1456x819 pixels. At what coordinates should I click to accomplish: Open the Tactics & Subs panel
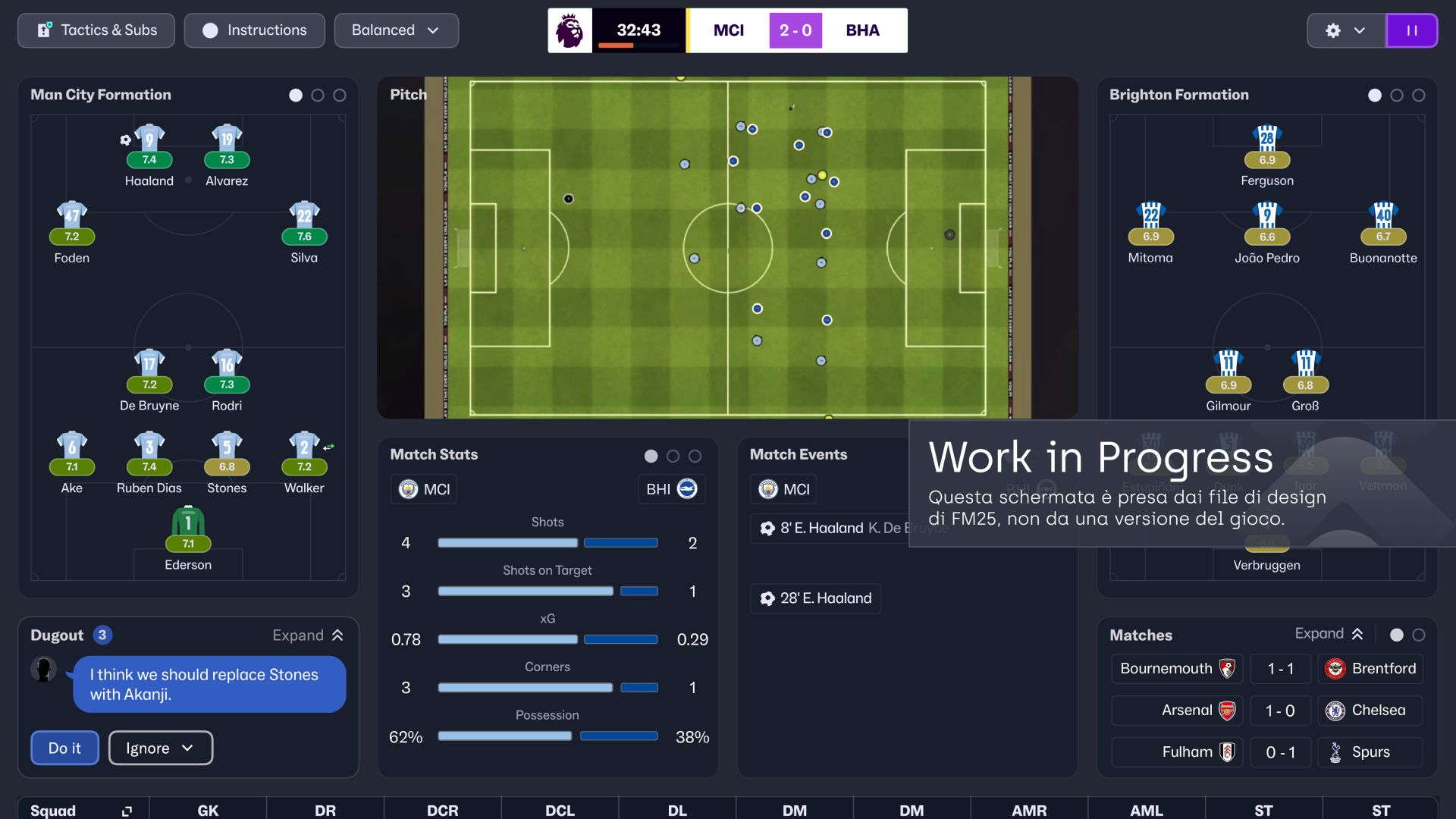(96, 30)
